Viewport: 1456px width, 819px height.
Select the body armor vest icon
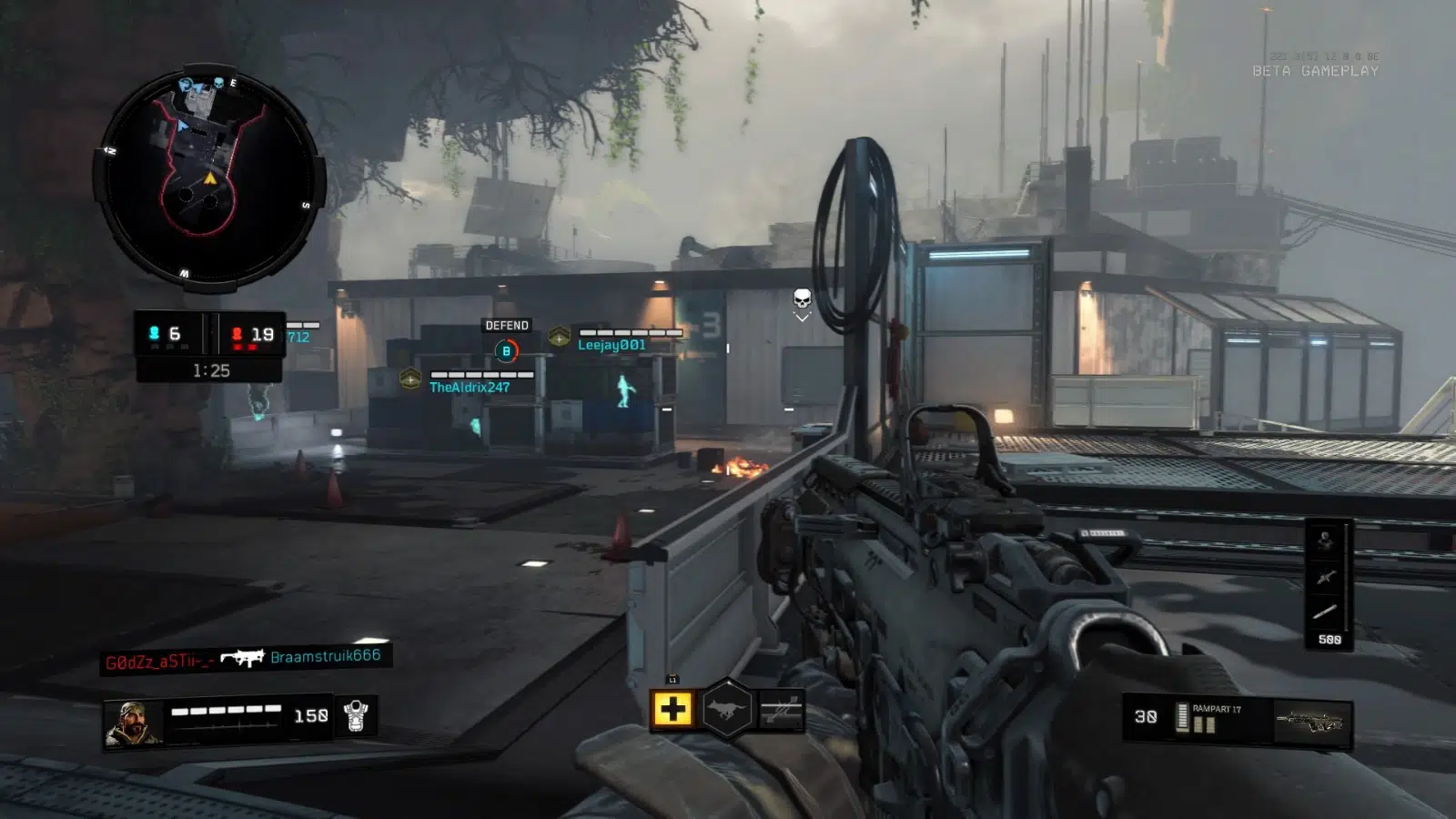tap(356, 716)
